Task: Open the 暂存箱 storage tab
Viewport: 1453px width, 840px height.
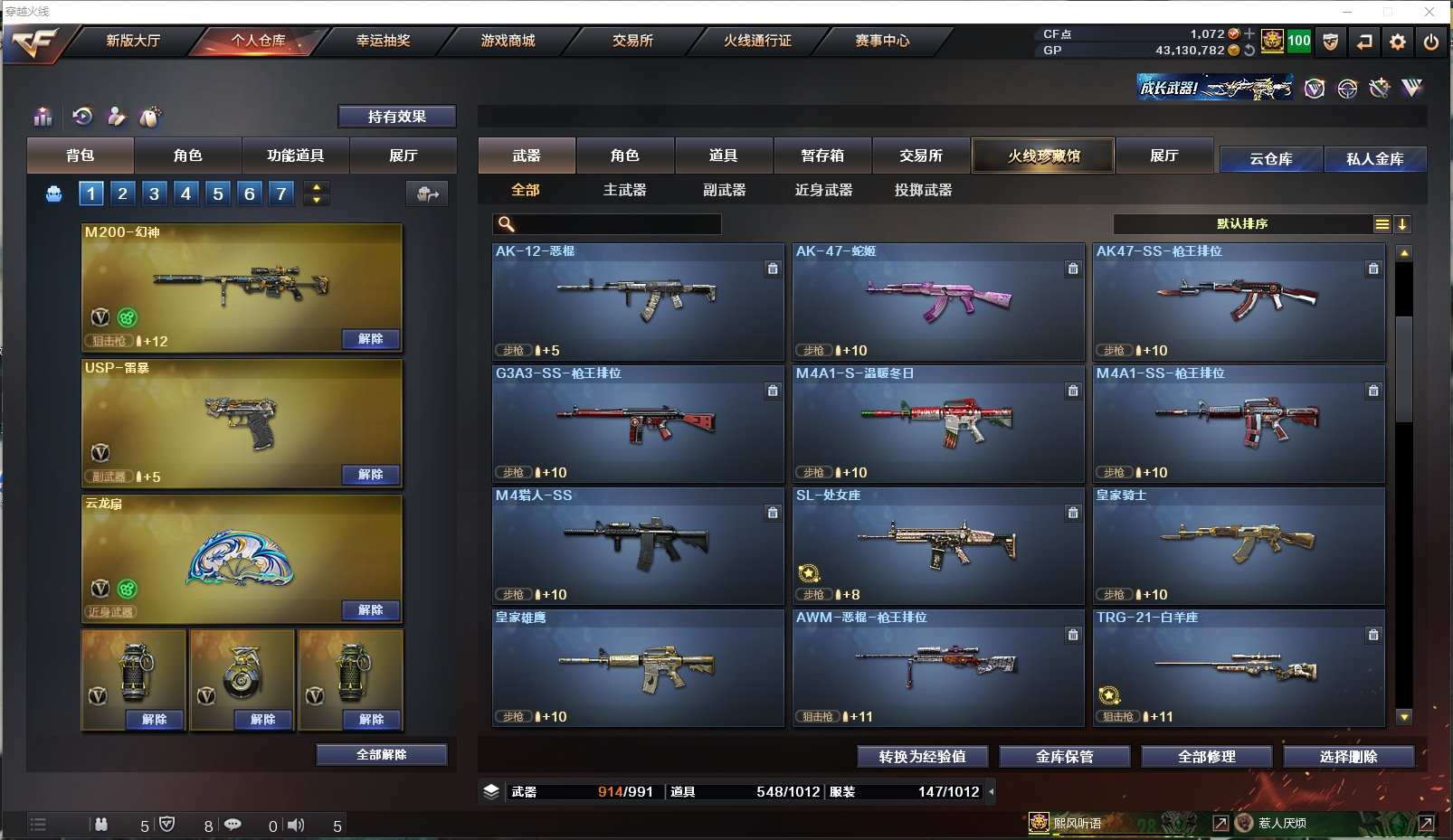Action: [822, 156]
